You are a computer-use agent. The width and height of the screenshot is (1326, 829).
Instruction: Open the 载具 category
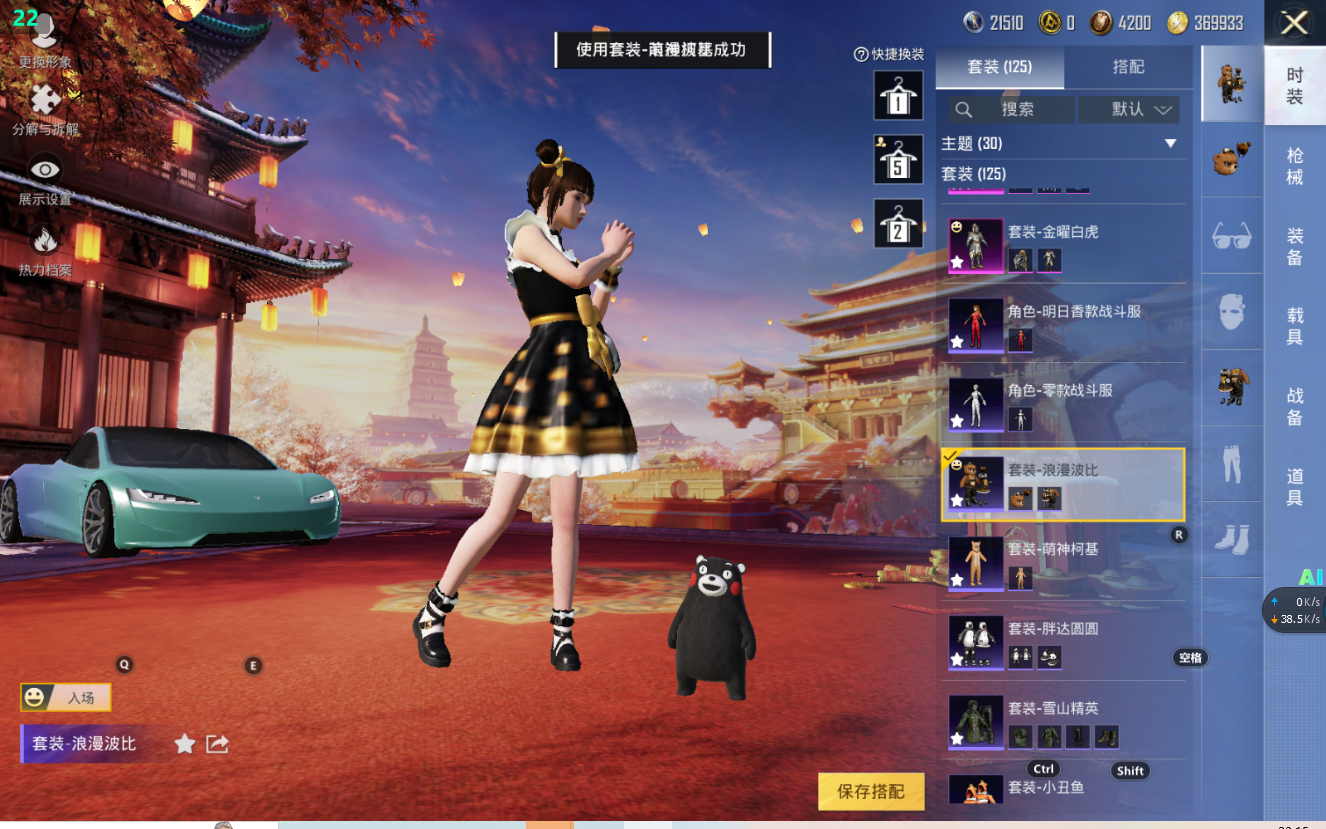point(1294,326)
